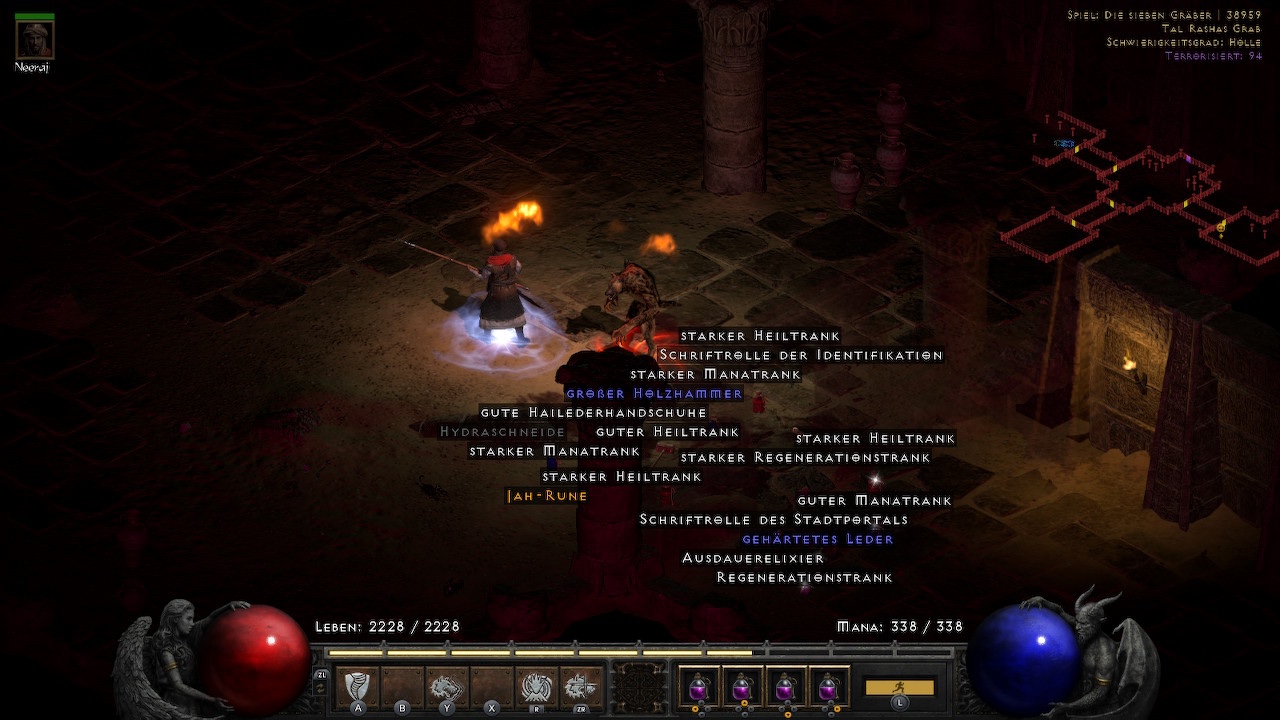Select the Cyclone Armor shield skill slot
Screen dimensions: 1280x720
357,686
